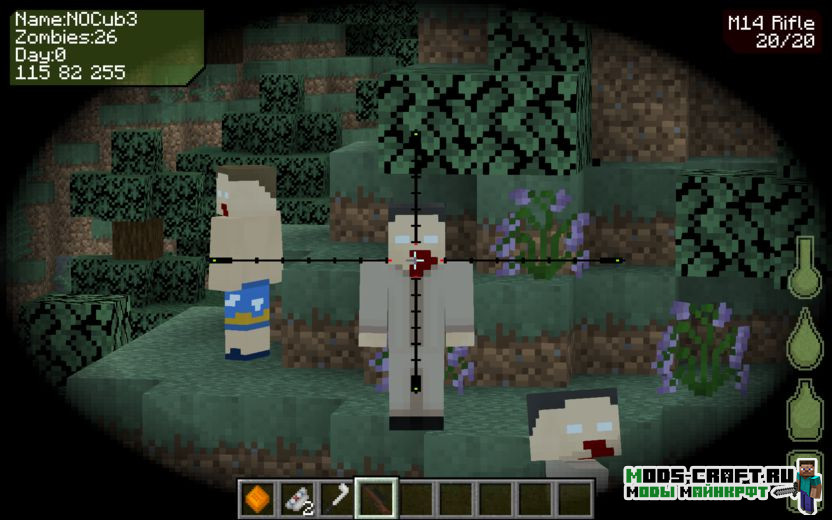
Task: Click the highlighted M14 rifle hotbar slot
Action: [x=377, y=497]
